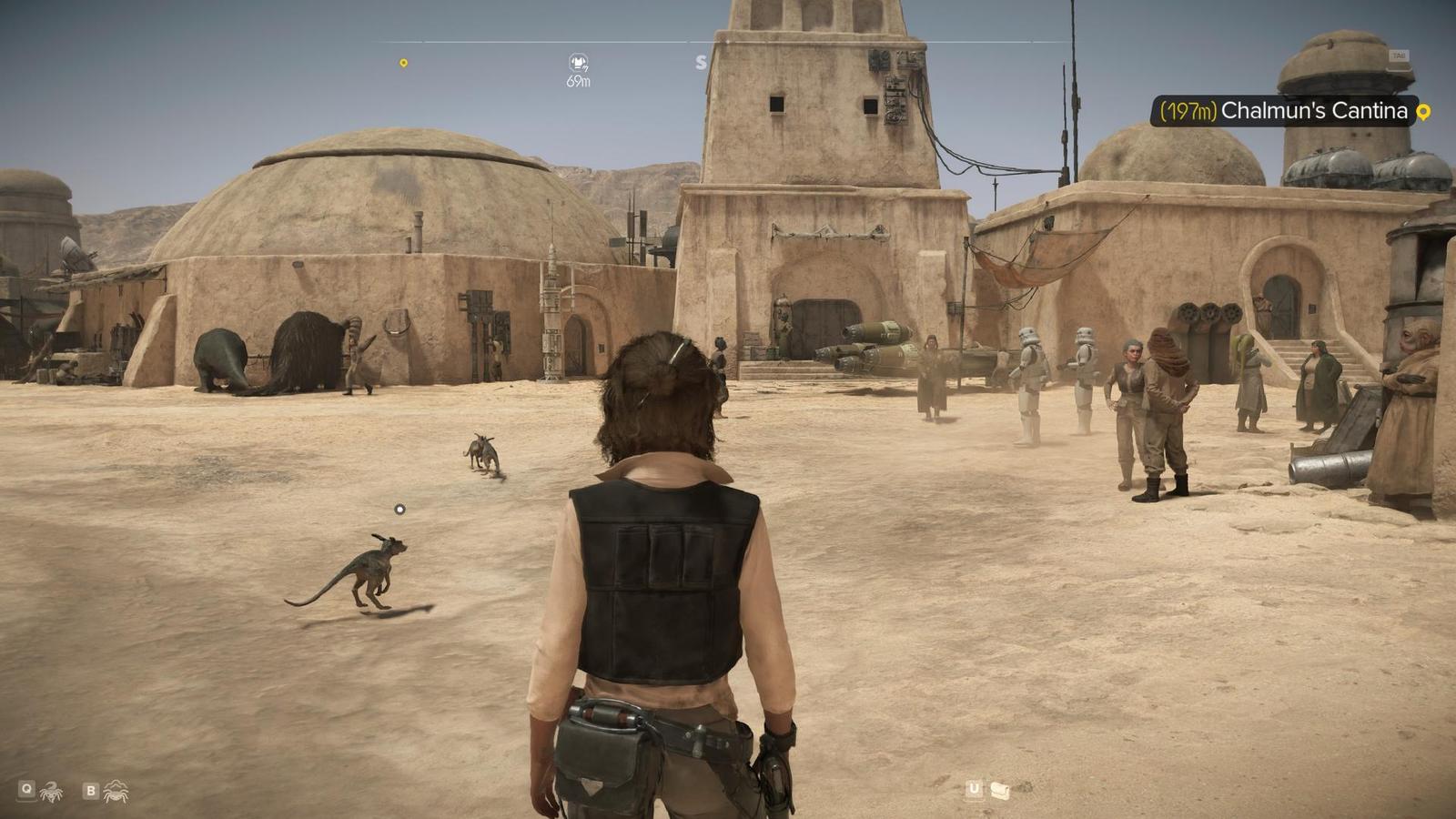Activate the Nix scorpion-tail command icon
1456x819 pixels.
pos(51,792)
